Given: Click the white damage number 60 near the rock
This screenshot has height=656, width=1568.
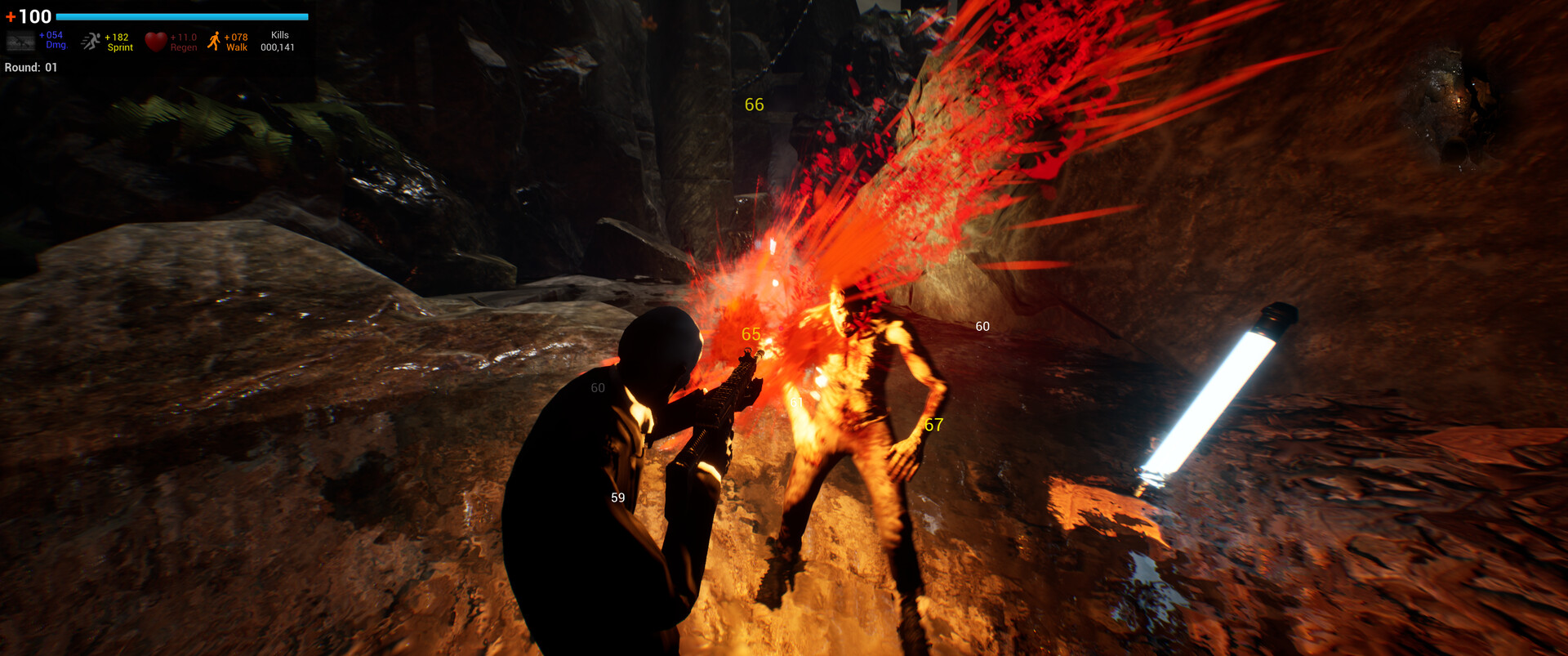Looking at the screenshot, I should 982,326.
